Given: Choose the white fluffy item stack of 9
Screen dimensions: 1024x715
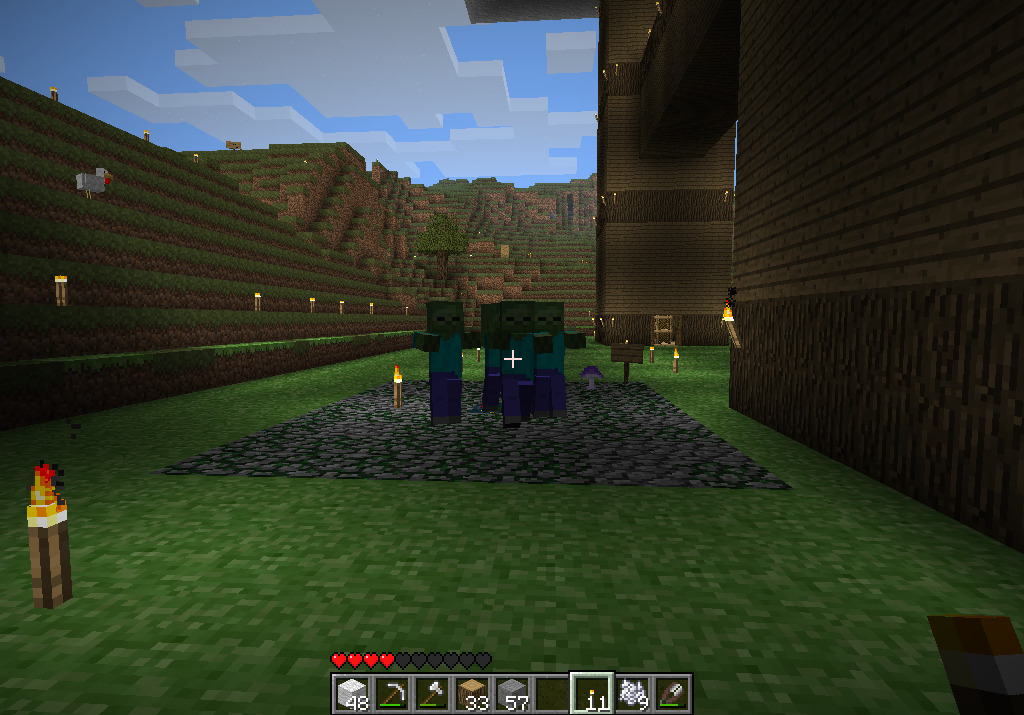Looking at the screenshot, I should point(631,693).
